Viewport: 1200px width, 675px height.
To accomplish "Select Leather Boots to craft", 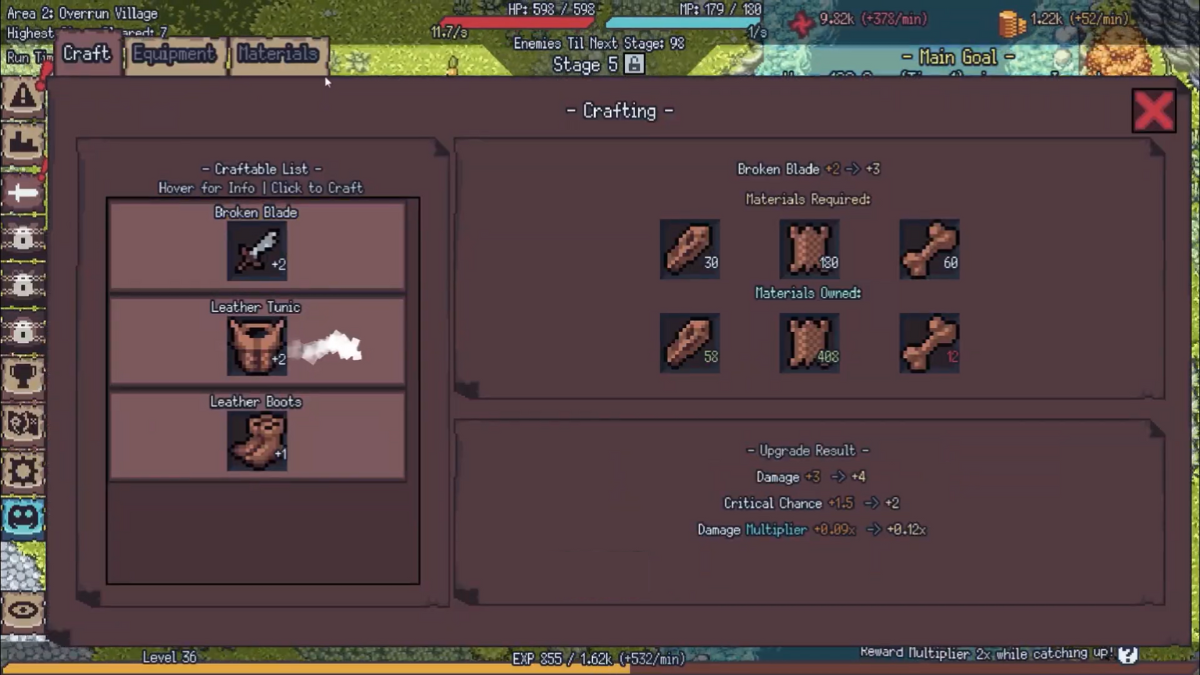I will [257, 436].
